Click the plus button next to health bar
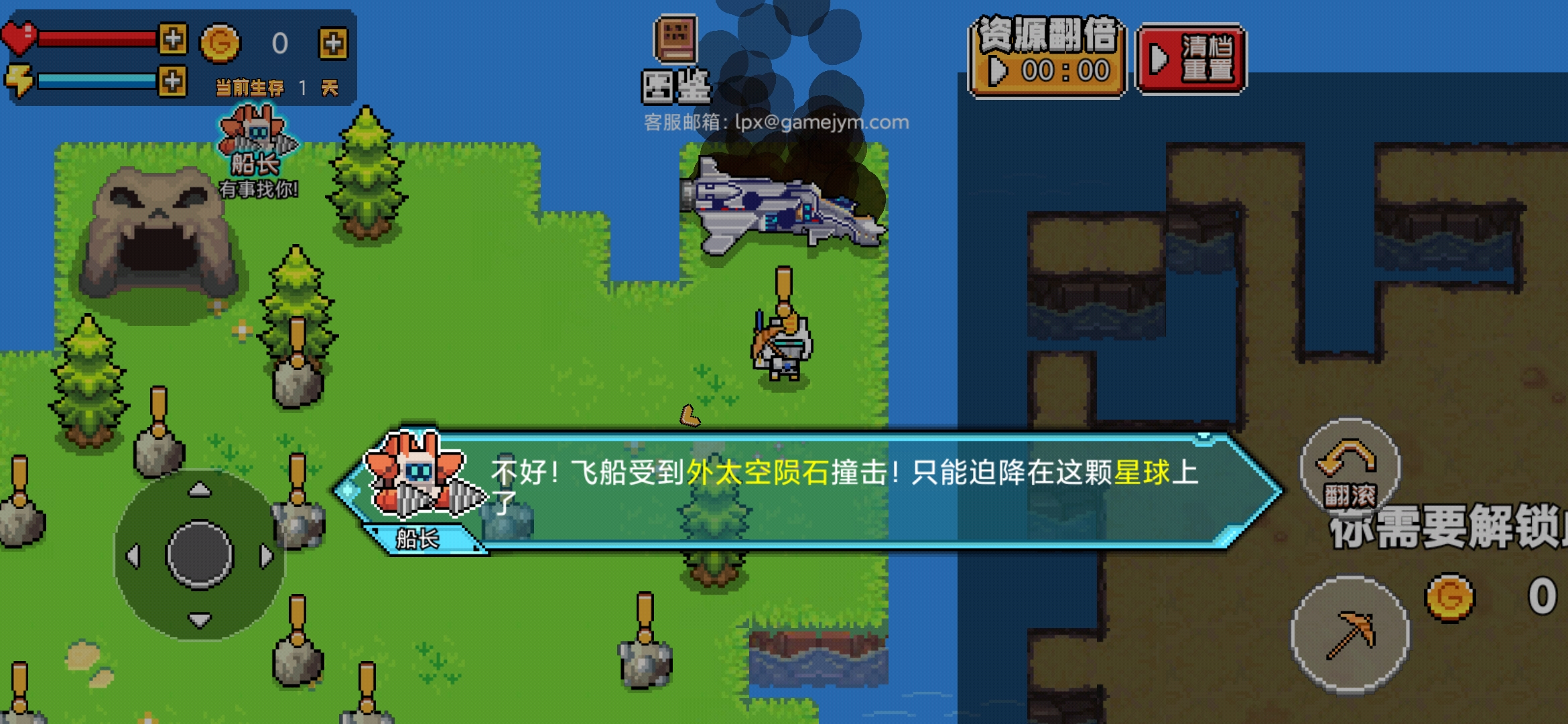1568x724 pixels. 173,38
